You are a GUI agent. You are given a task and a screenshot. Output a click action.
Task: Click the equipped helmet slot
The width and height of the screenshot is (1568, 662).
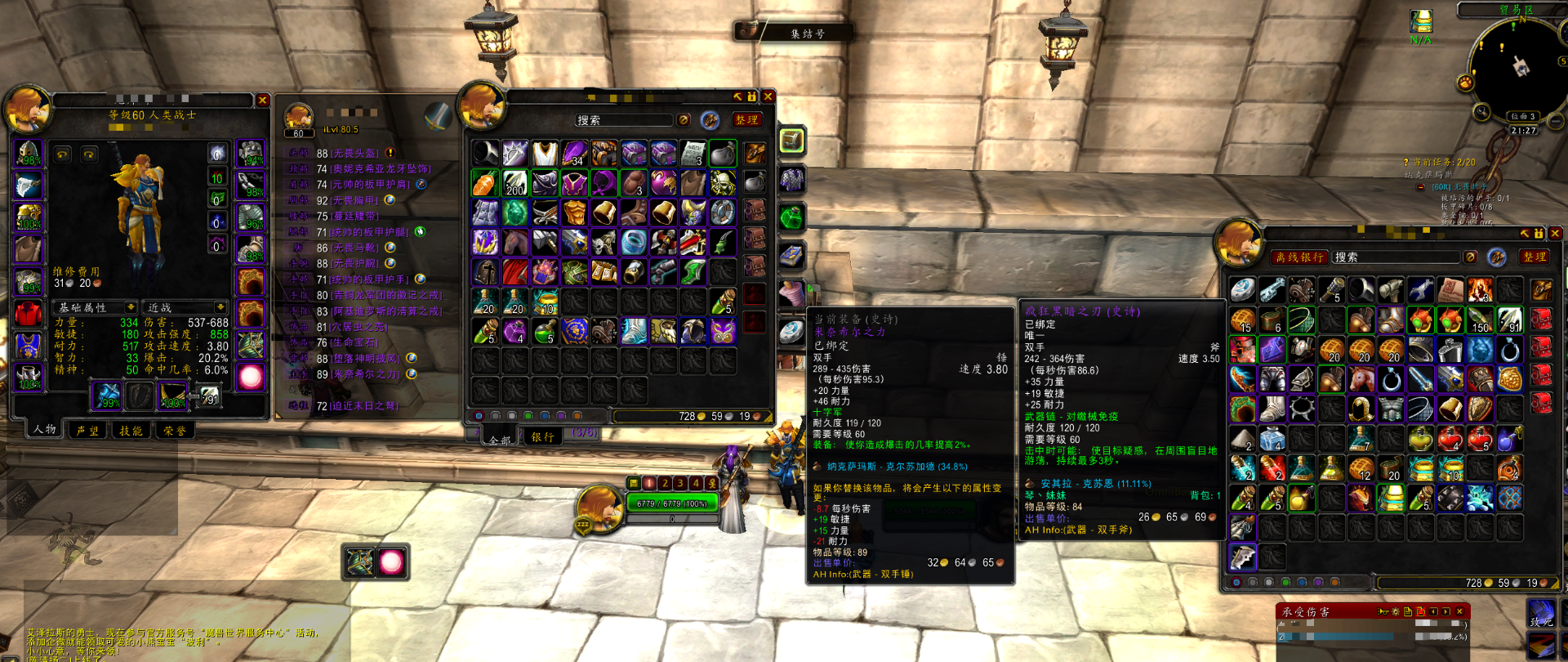pos(28,154)
